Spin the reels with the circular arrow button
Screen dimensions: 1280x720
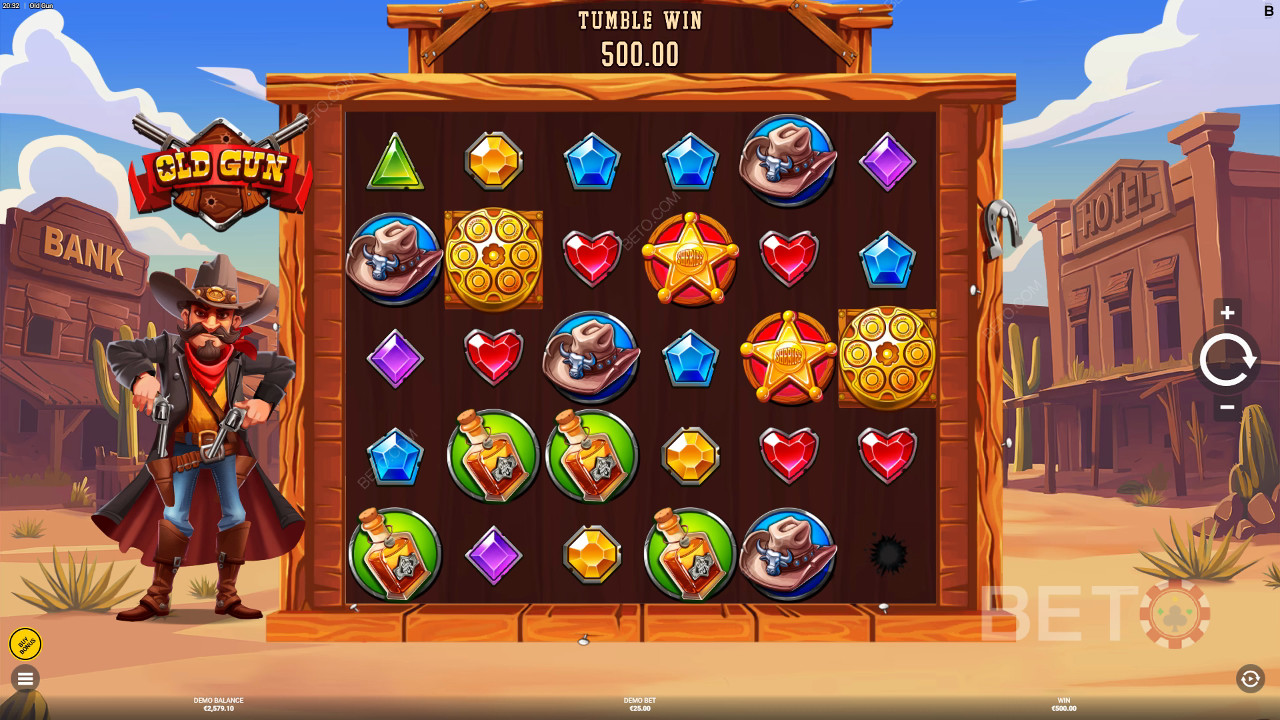(x=1227, y=360)
